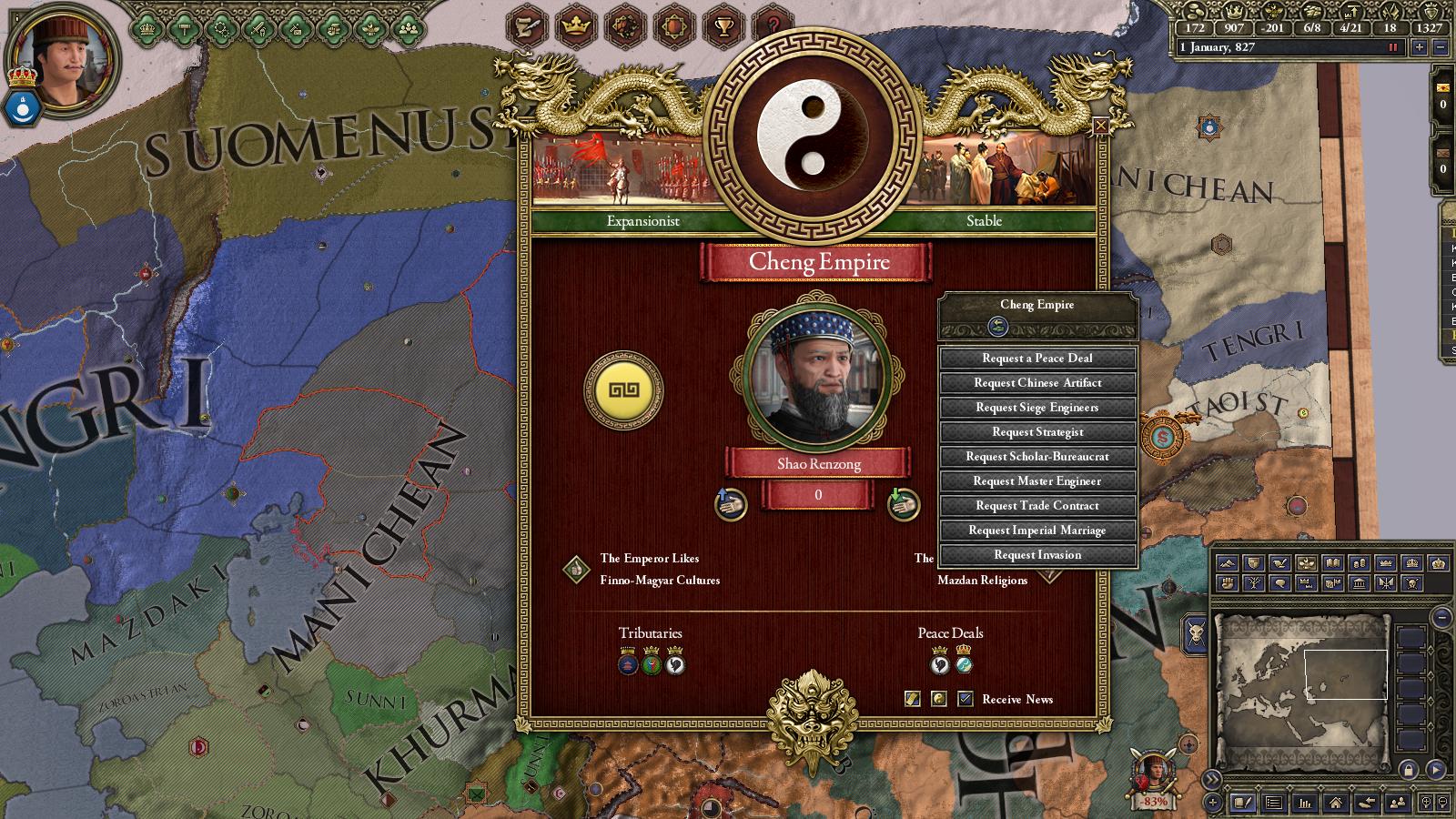The image size is (1456, 819).
Task: Select Request Strategist
Action: click(1037, 432)
